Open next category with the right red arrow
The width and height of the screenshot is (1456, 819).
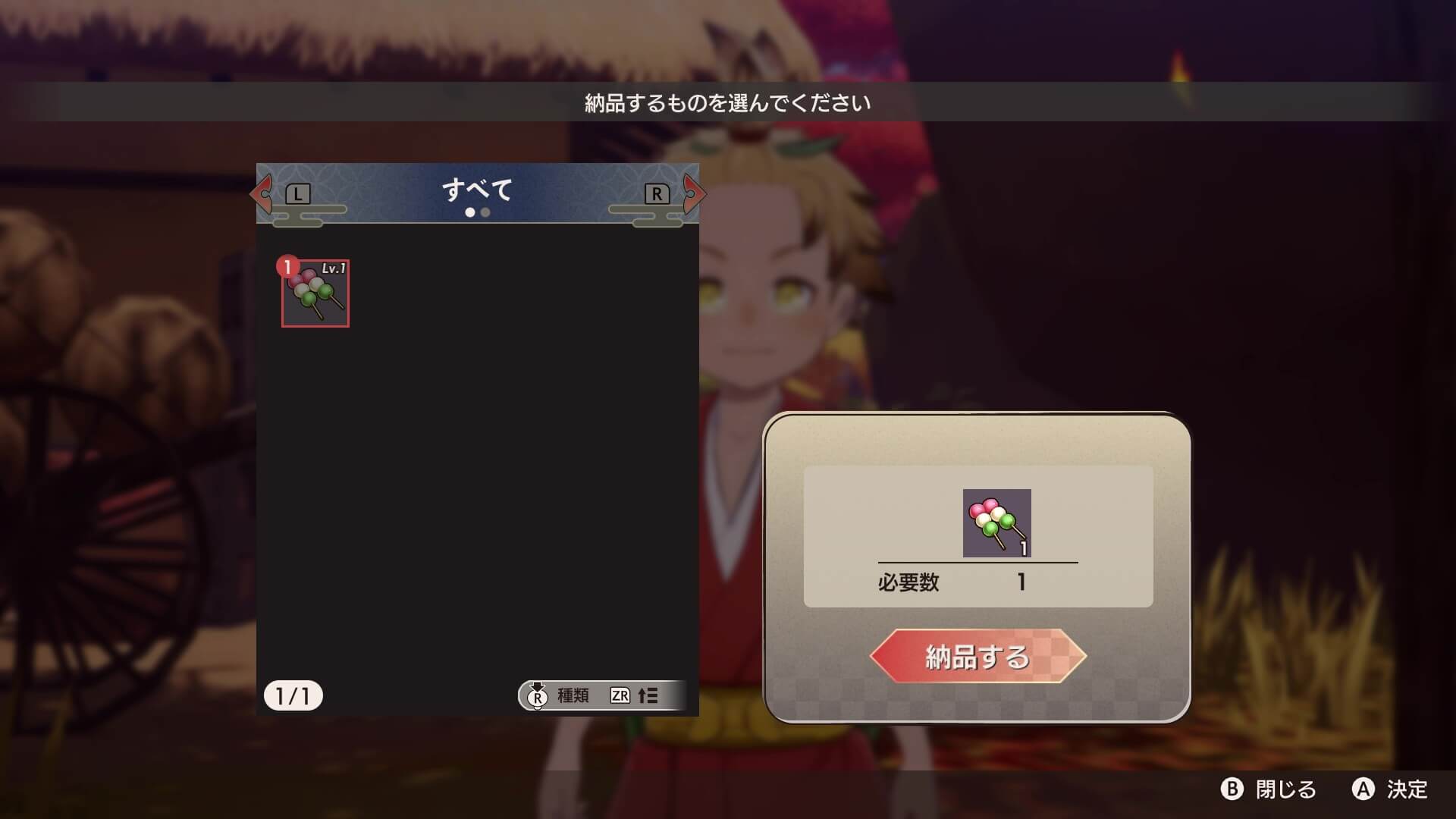(695, 194)
